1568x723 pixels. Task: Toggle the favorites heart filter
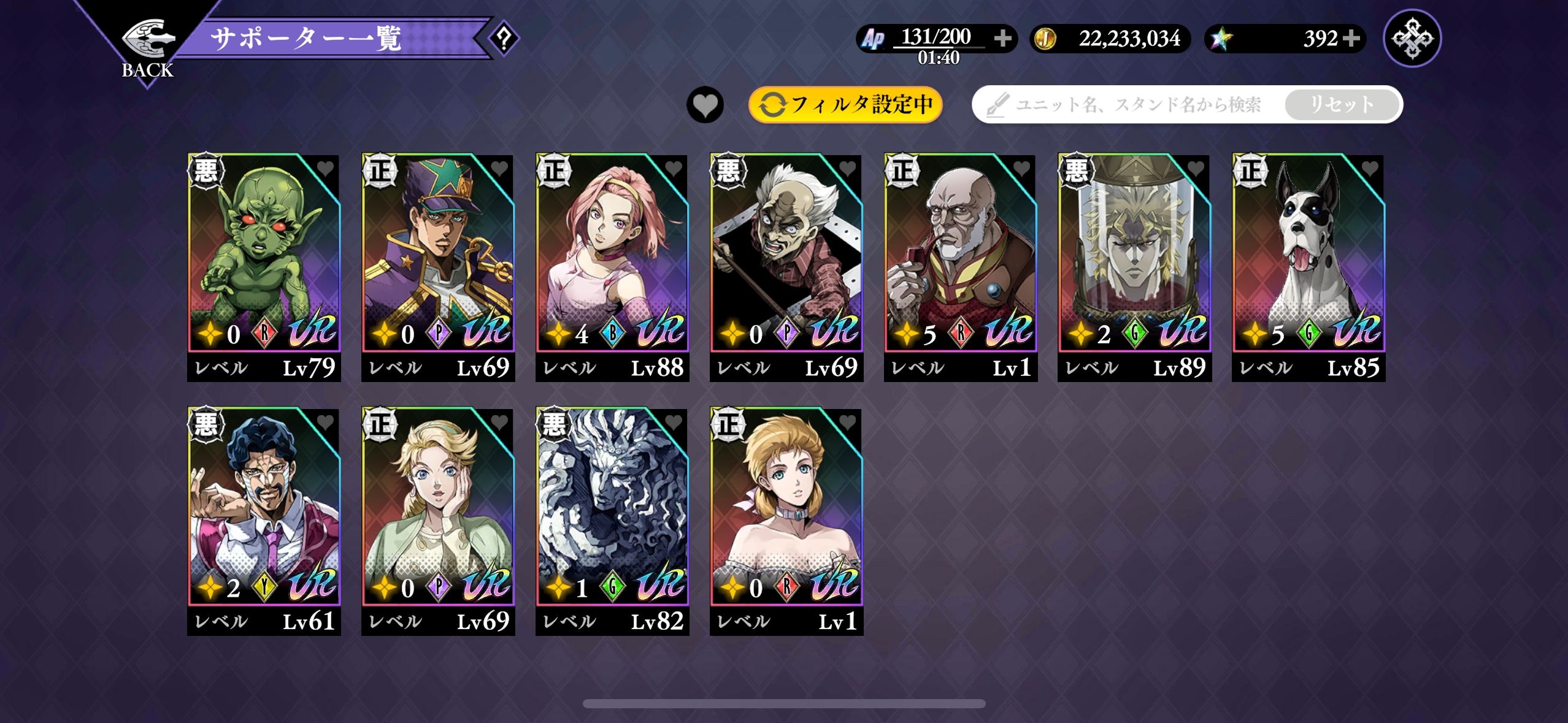tap(705, 105)
